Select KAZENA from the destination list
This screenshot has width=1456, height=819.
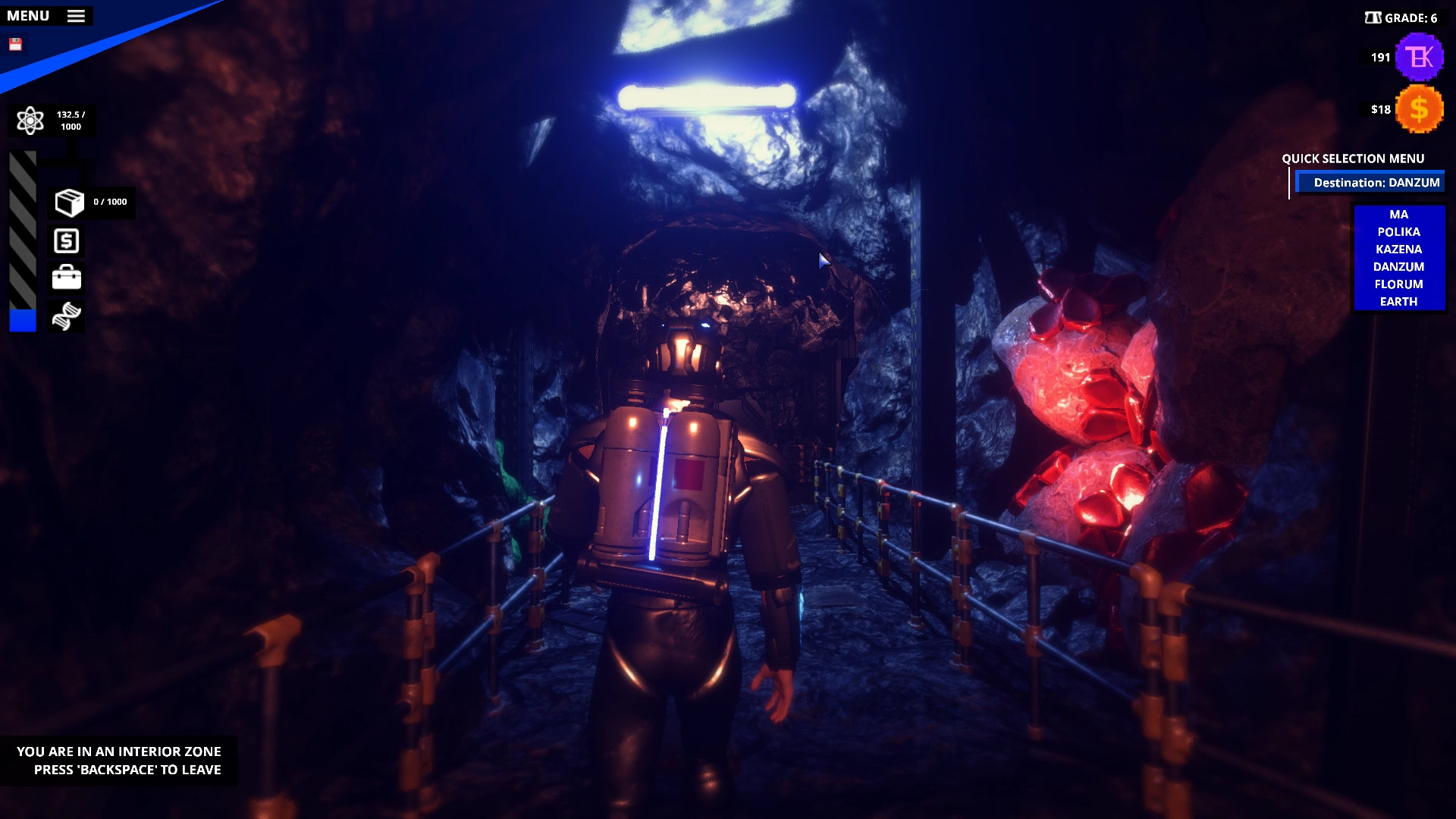(1399, 249)
